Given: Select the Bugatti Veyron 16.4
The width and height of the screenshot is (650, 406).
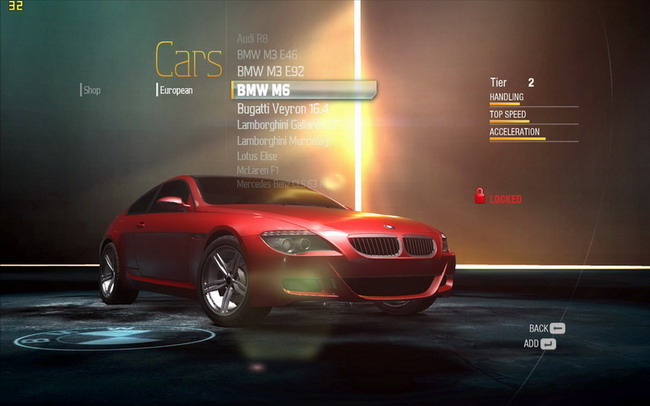Looking at the screenshot, I should tap(283, 108).
